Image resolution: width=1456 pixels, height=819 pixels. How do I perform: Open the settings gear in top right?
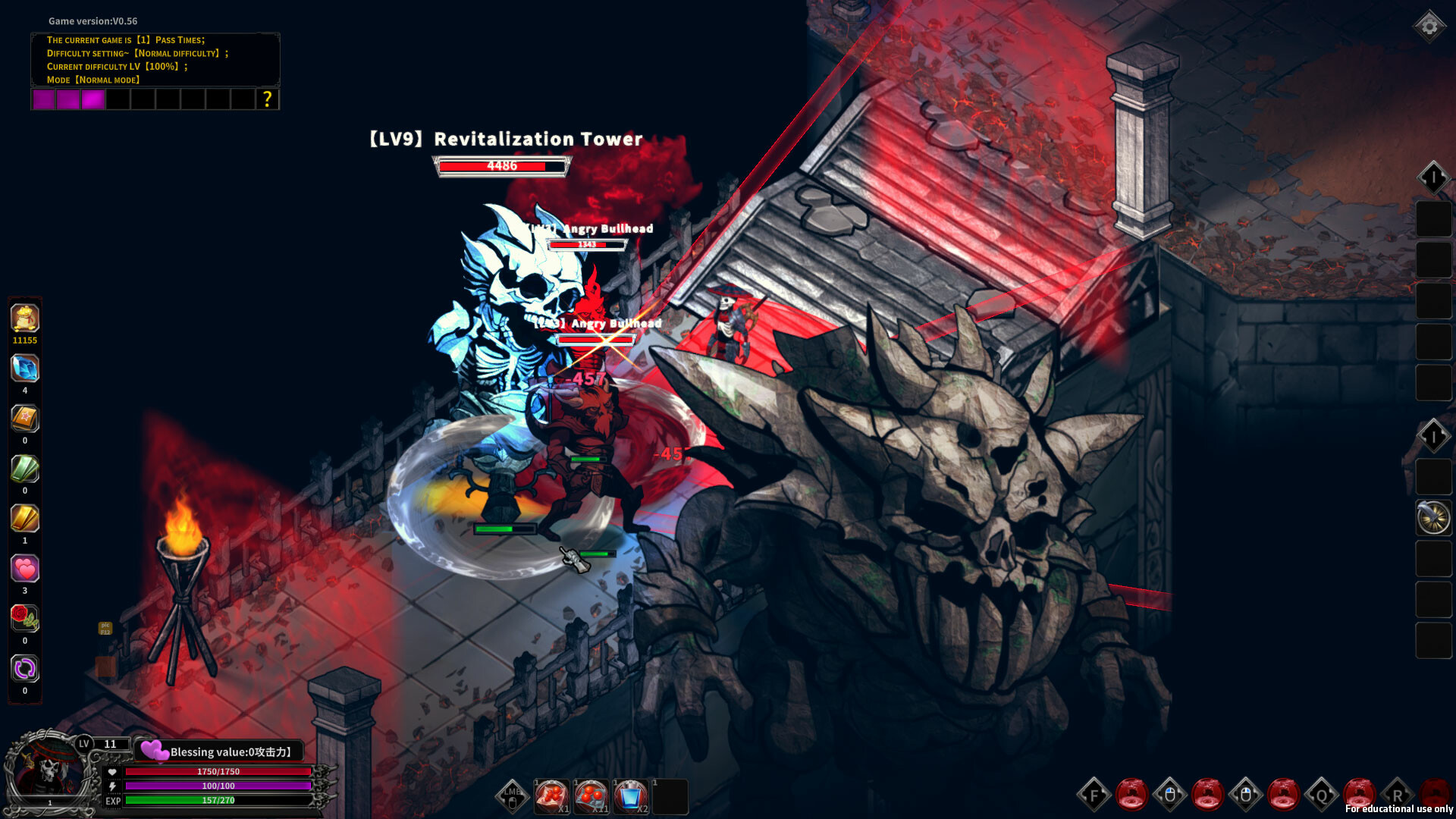coord(1429,25)
